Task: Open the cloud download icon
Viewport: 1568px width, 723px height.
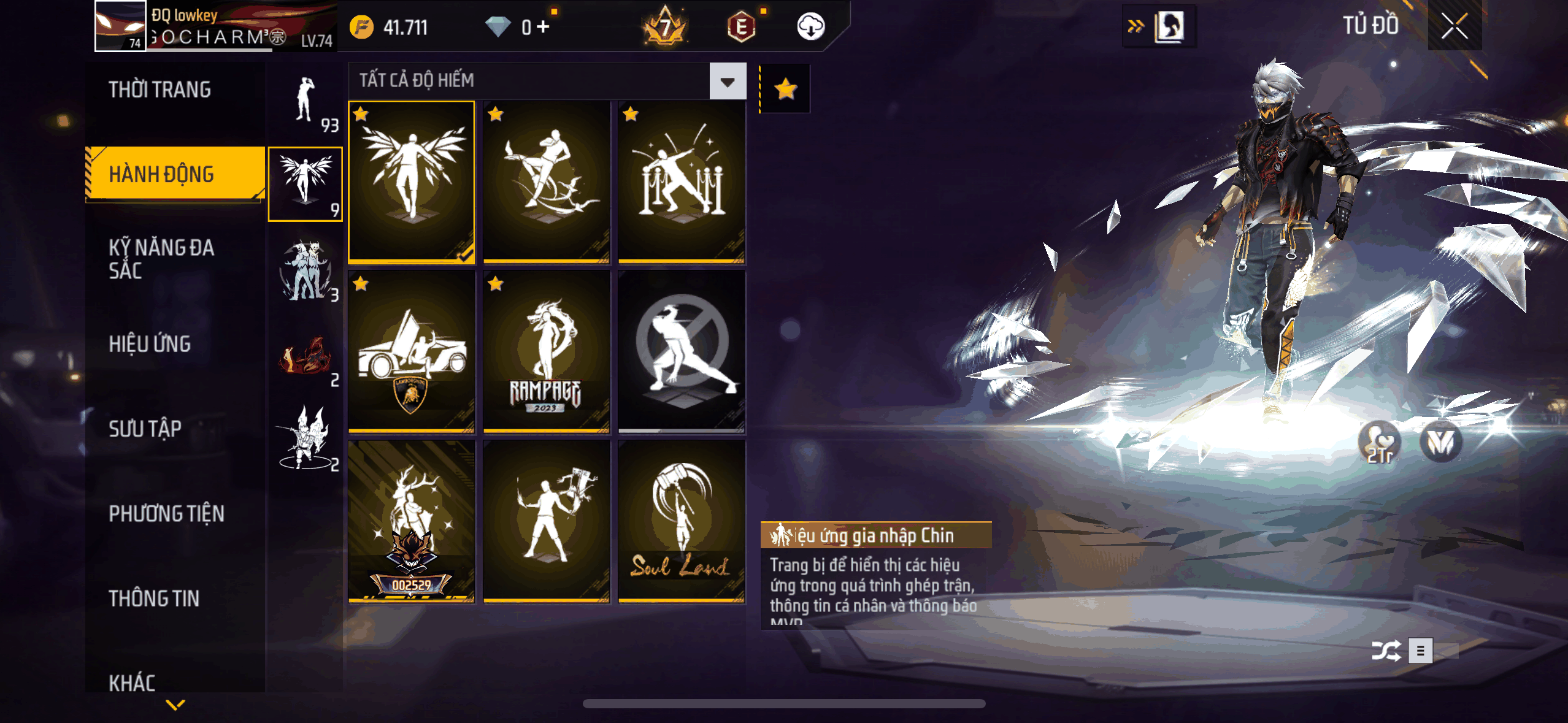Action: [810, 27]
